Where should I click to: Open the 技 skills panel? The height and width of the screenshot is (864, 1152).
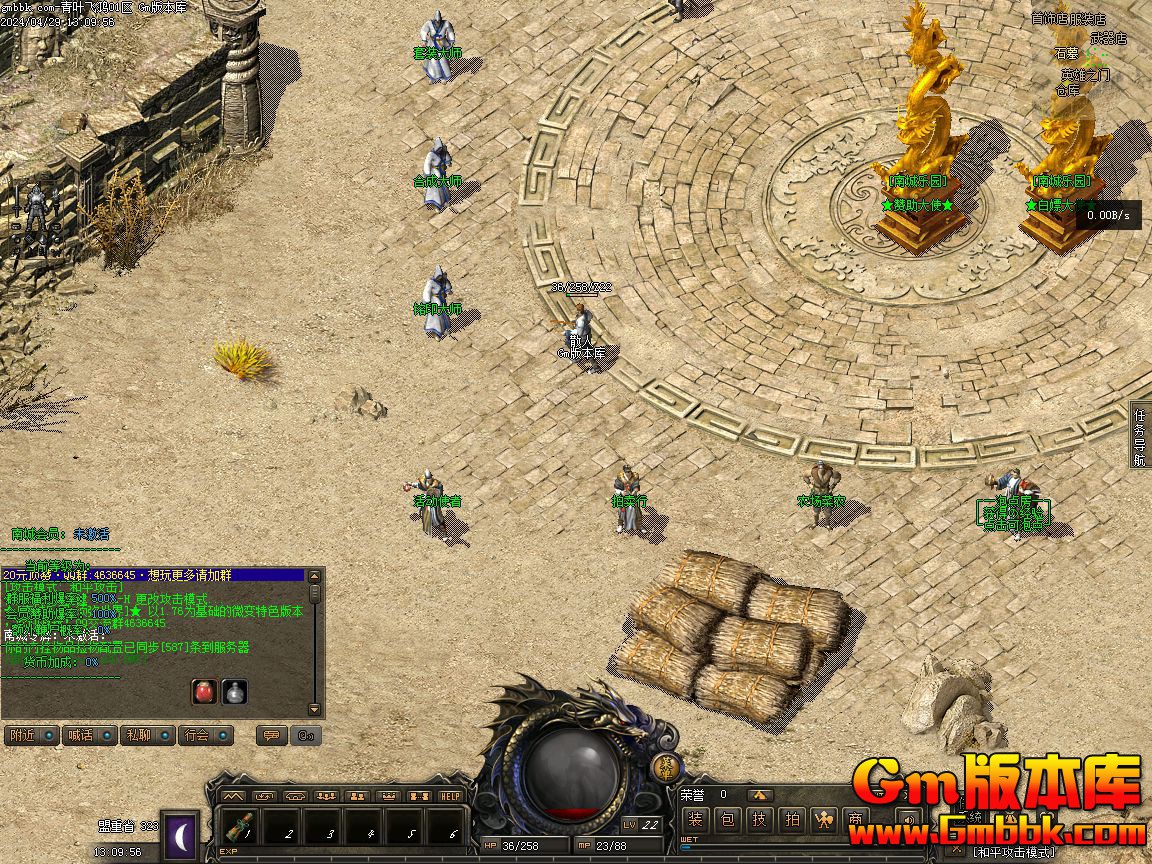tap(760, 820)
